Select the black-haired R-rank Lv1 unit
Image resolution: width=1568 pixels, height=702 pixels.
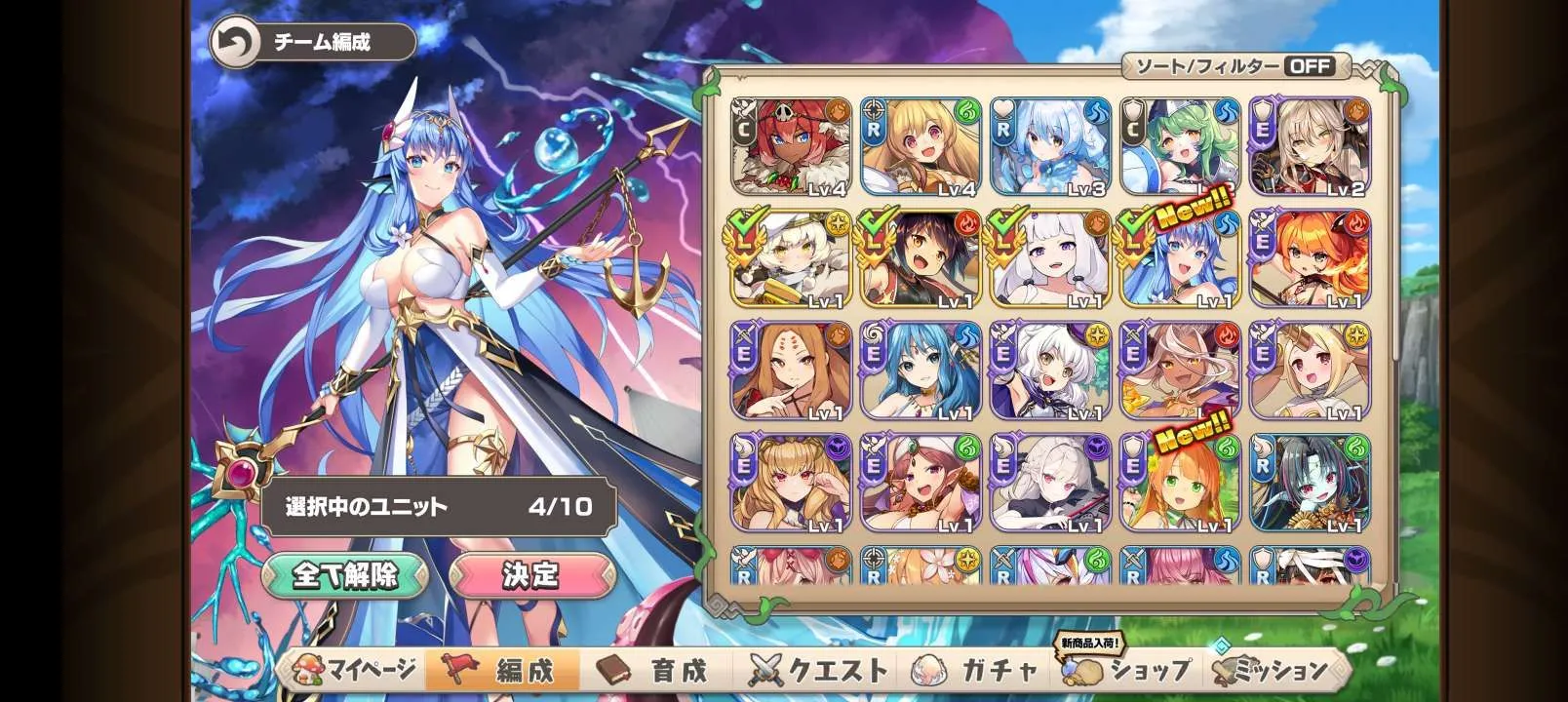point(1310,484)
